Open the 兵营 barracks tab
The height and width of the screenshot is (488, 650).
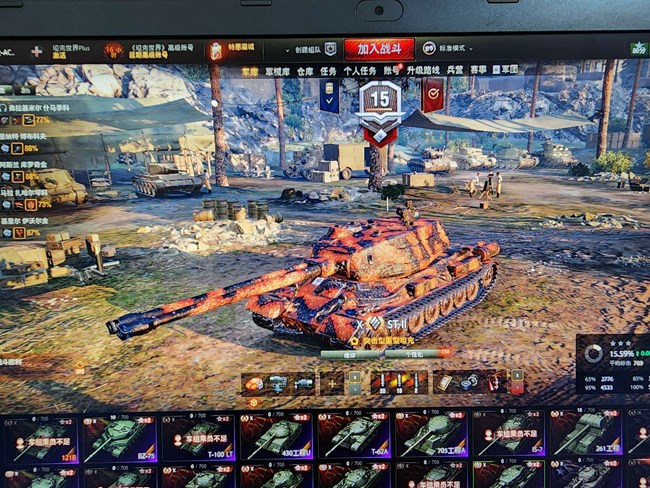pos(455,72)
